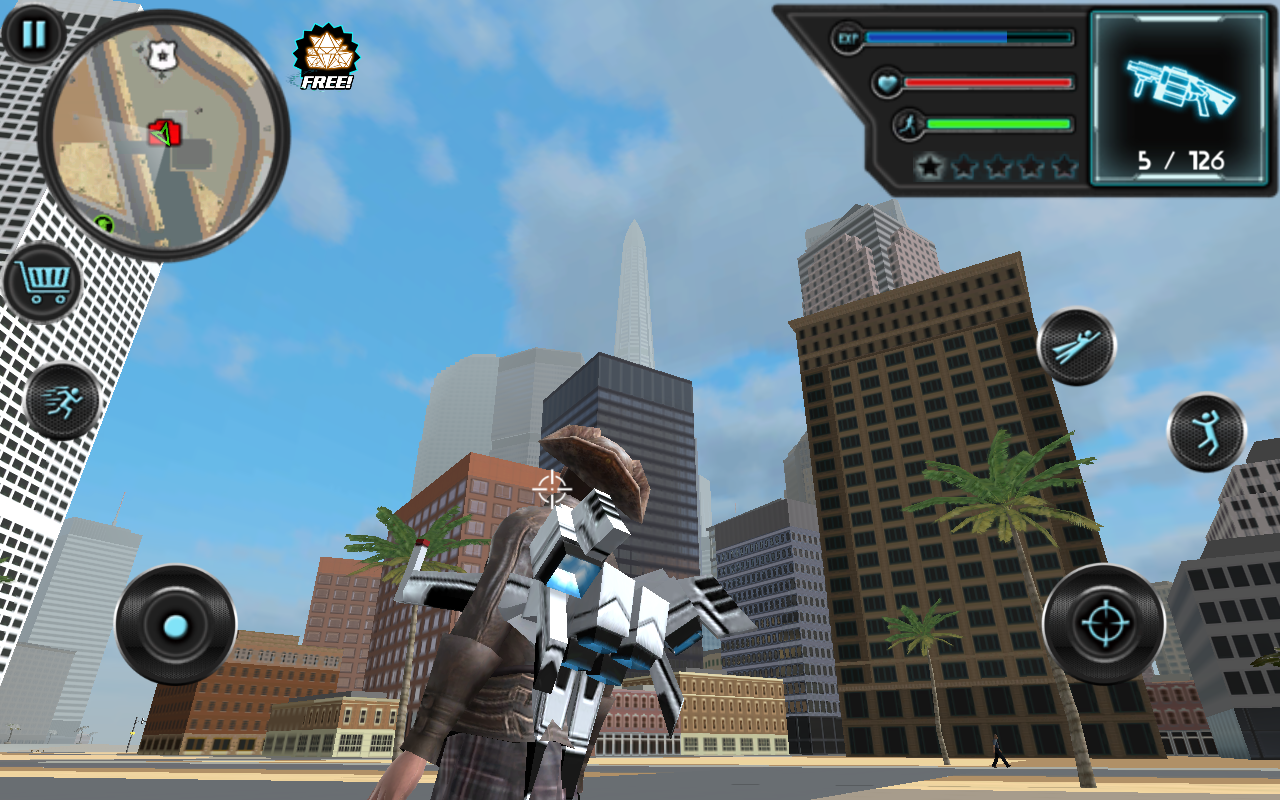
Task: Tap the ammo counter reading 5 / 126
Action: (x=1180, y=156)
